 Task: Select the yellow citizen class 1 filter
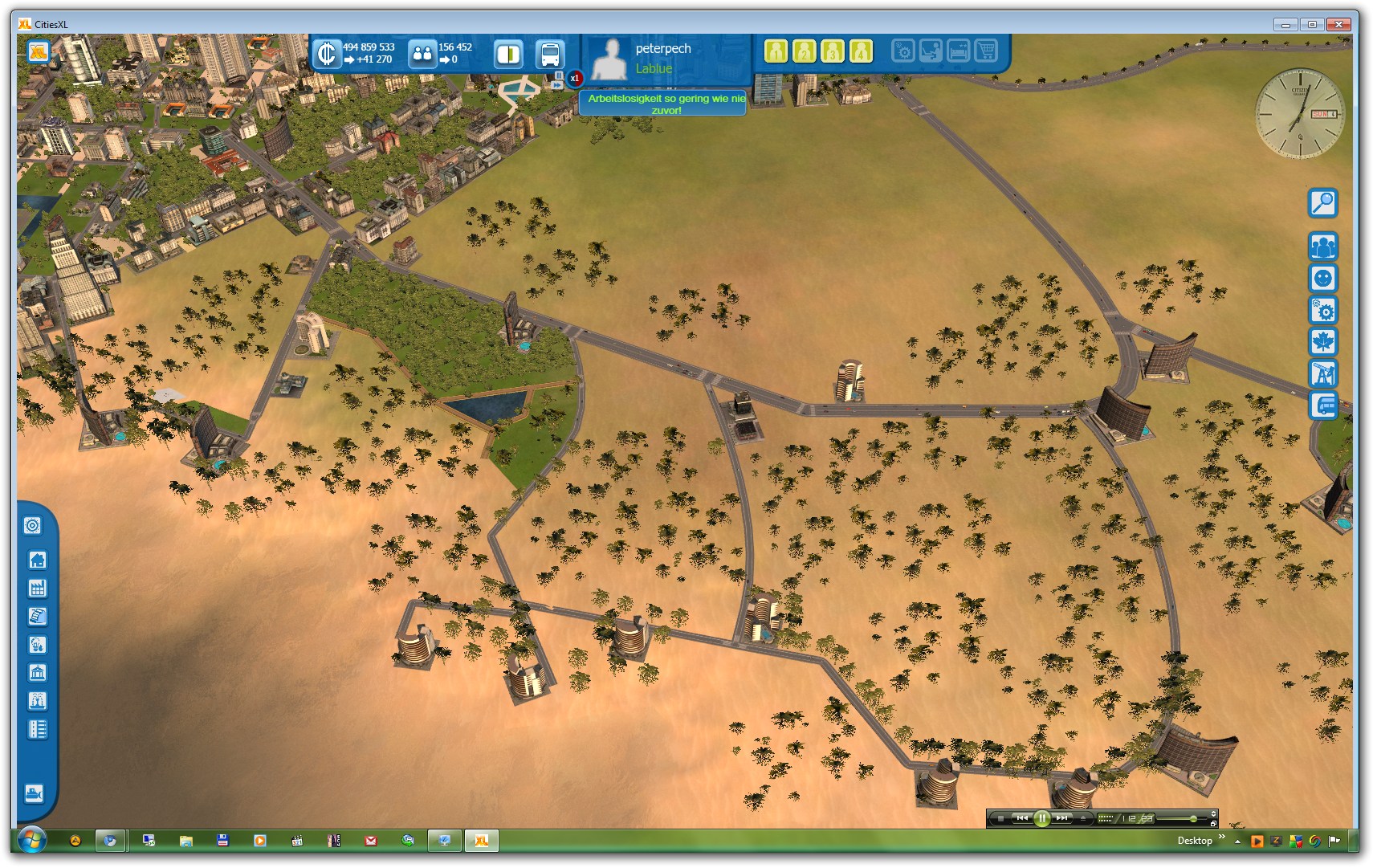(x=776, y=51)
